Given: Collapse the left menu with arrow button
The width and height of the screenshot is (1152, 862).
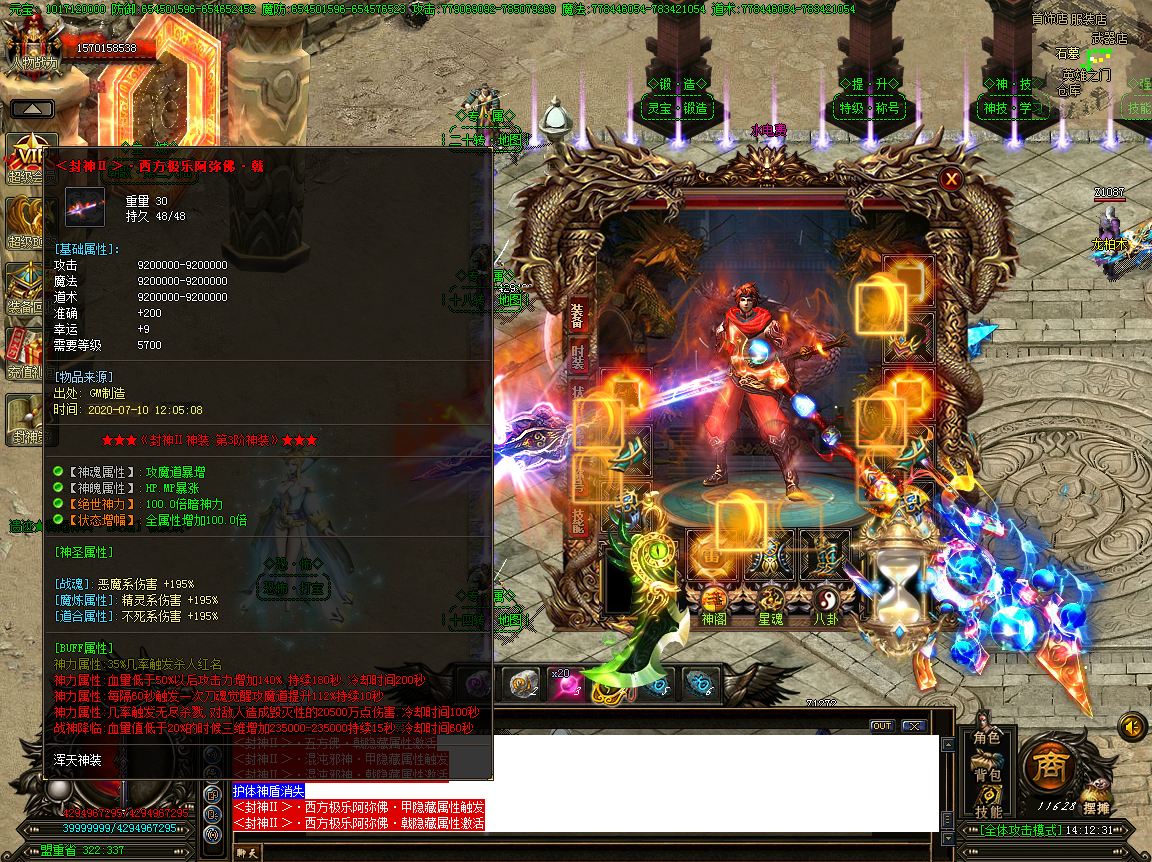Looking at the screenshot, I should coord(32,109).
